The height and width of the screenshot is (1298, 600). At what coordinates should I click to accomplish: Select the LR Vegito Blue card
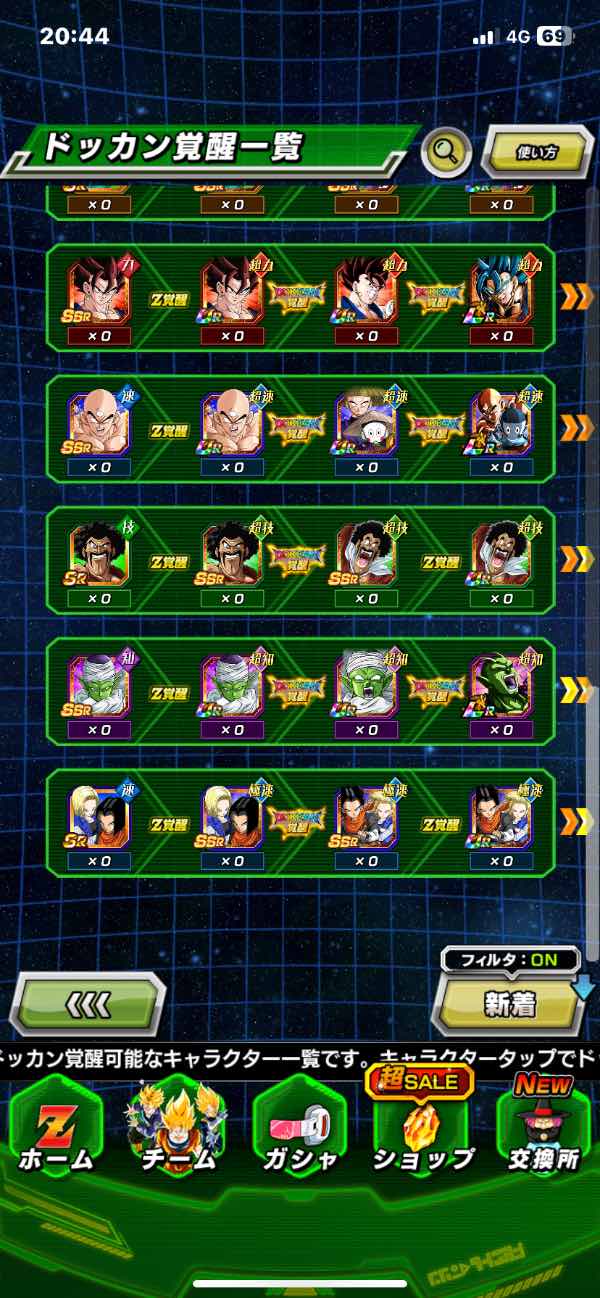(500, 289)
